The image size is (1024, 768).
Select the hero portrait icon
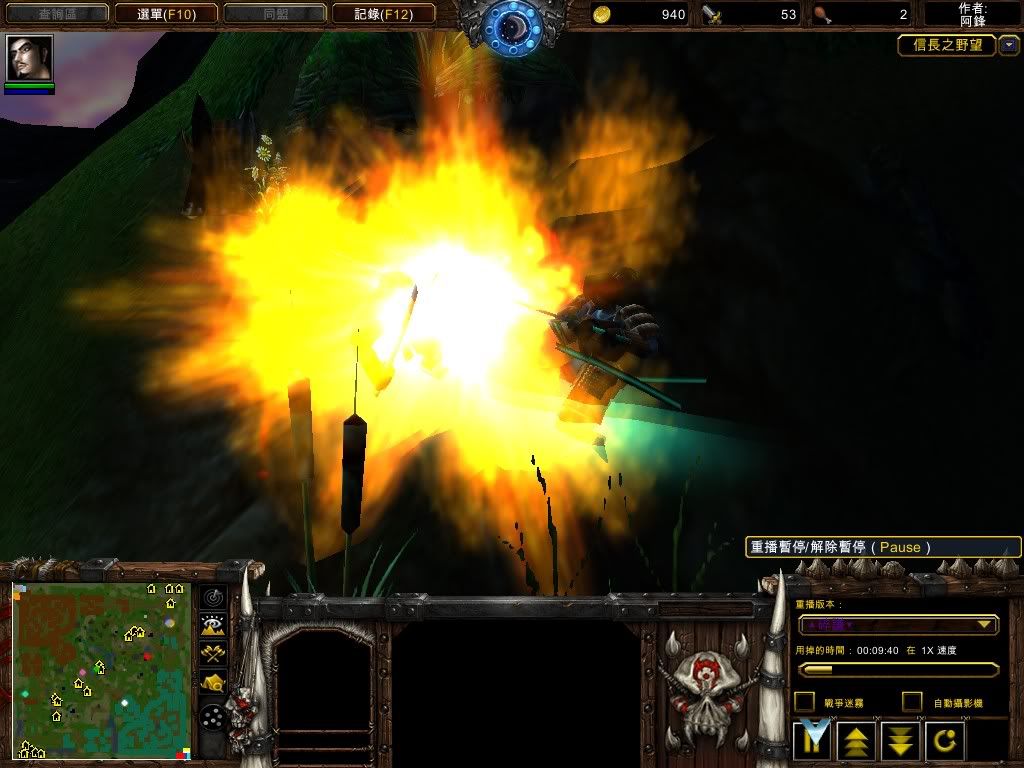(x=29, y=59)
